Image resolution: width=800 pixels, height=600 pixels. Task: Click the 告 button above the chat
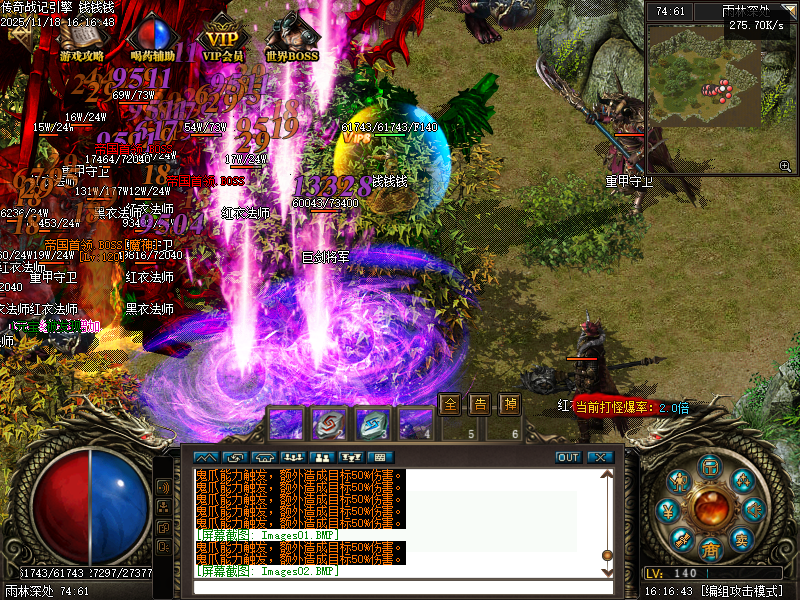point(480,405)
